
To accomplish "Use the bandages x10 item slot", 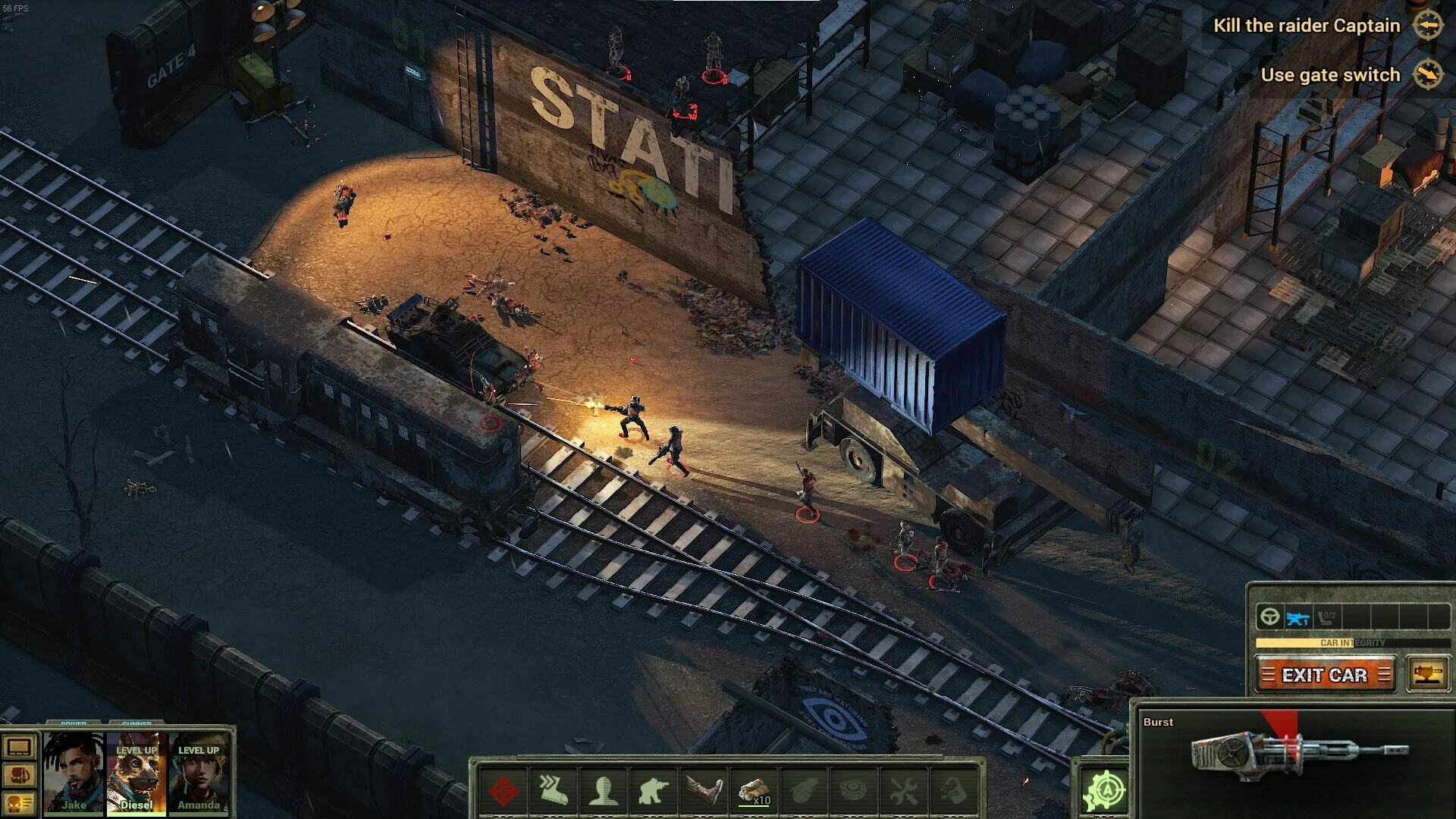I will (x=755, y=790).
